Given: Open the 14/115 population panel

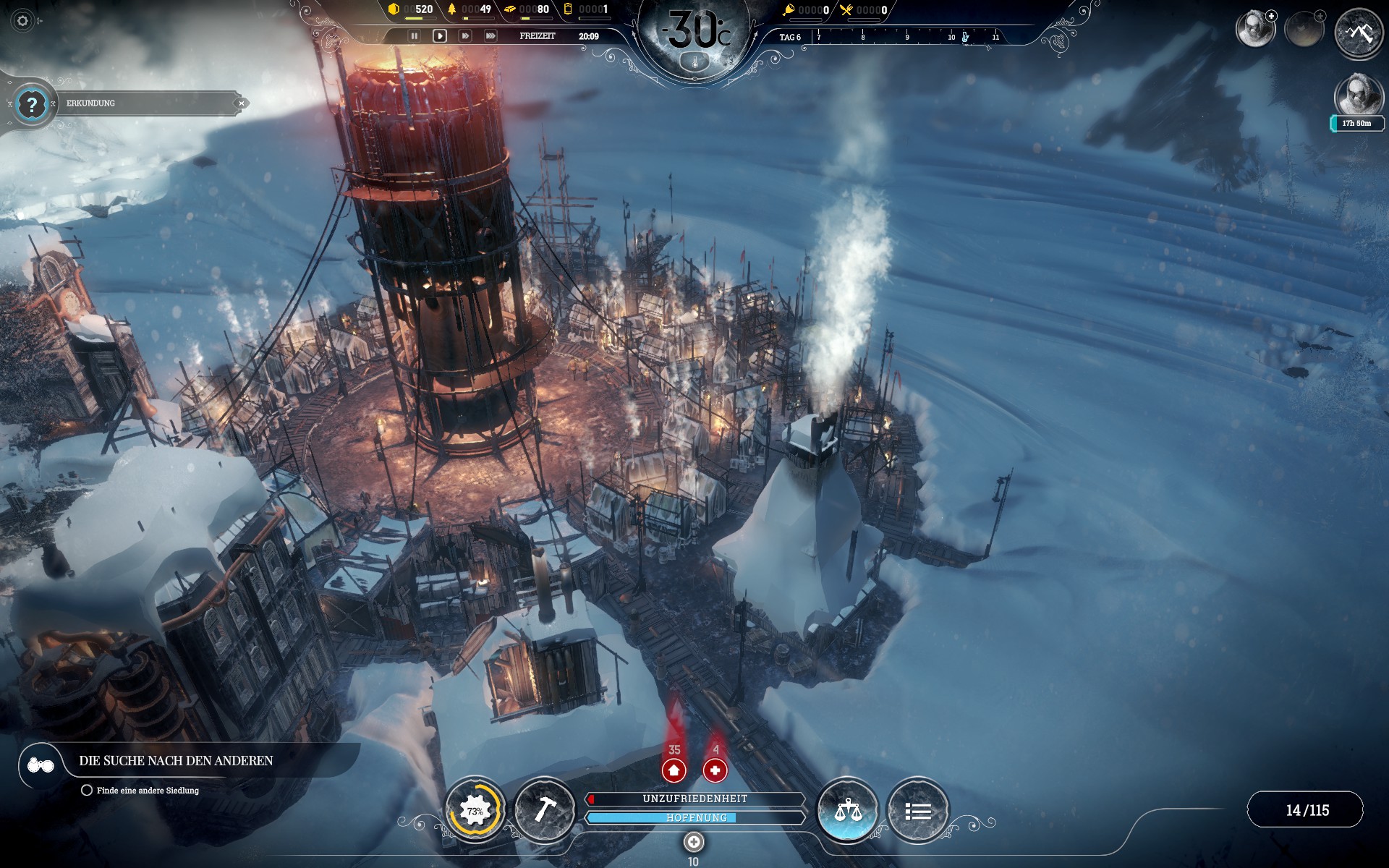Looking at the screenshot, I should (1306, 810).
